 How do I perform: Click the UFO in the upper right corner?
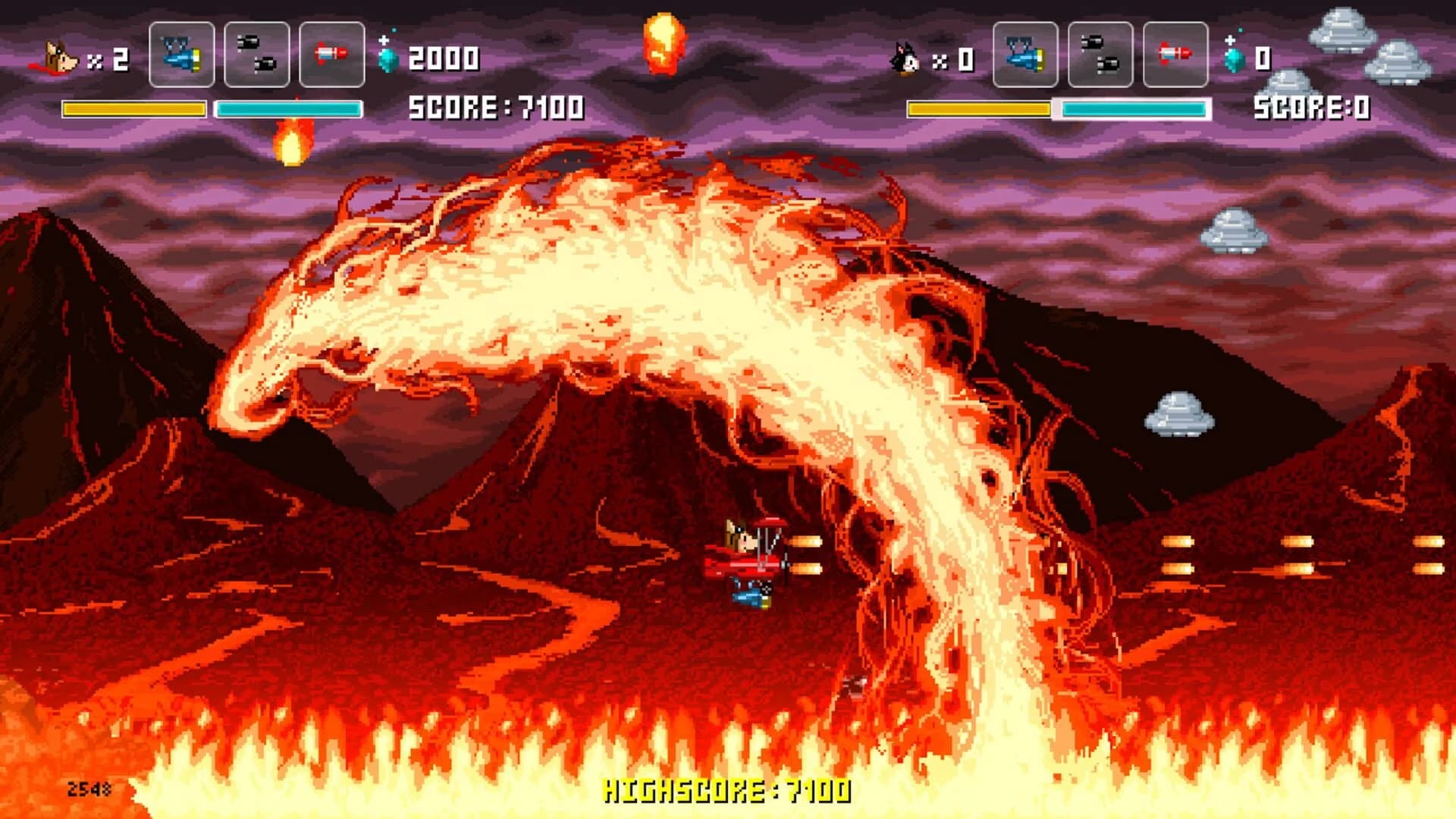pos(1342,30)
